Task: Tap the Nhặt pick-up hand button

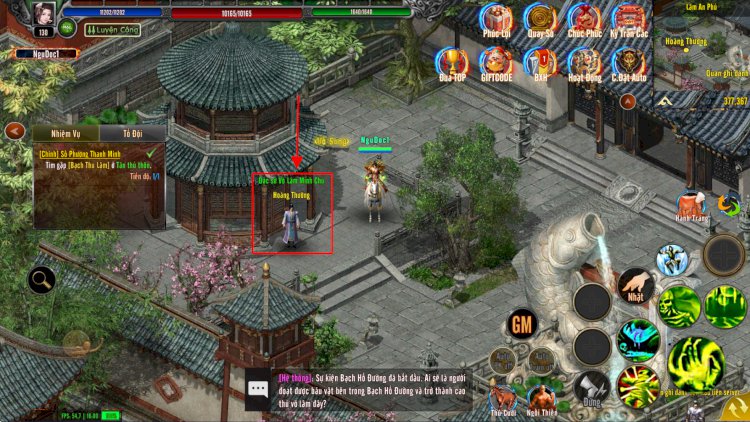Action: click(x=636, y=286)
